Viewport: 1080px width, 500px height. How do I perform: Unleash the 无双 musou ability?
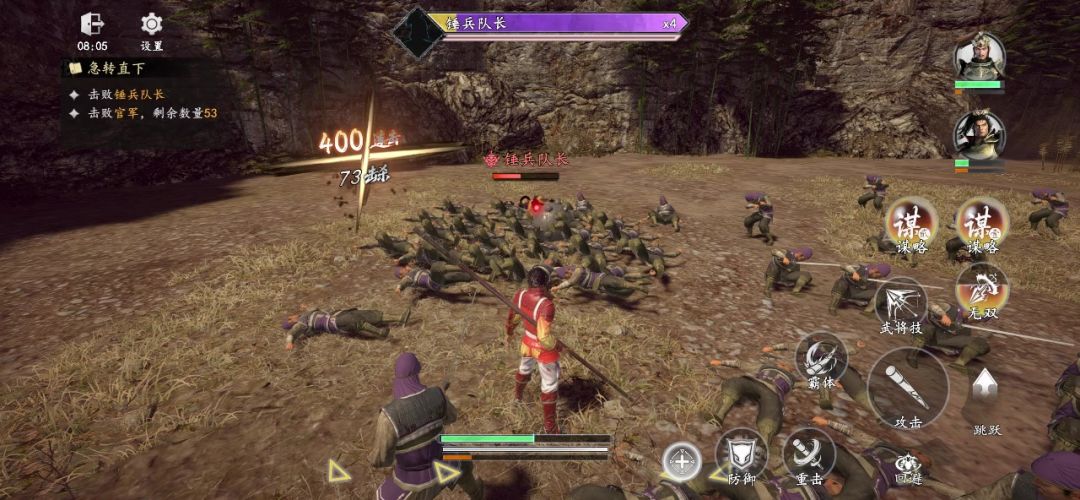pyautogui.click(x=981, y=288)
